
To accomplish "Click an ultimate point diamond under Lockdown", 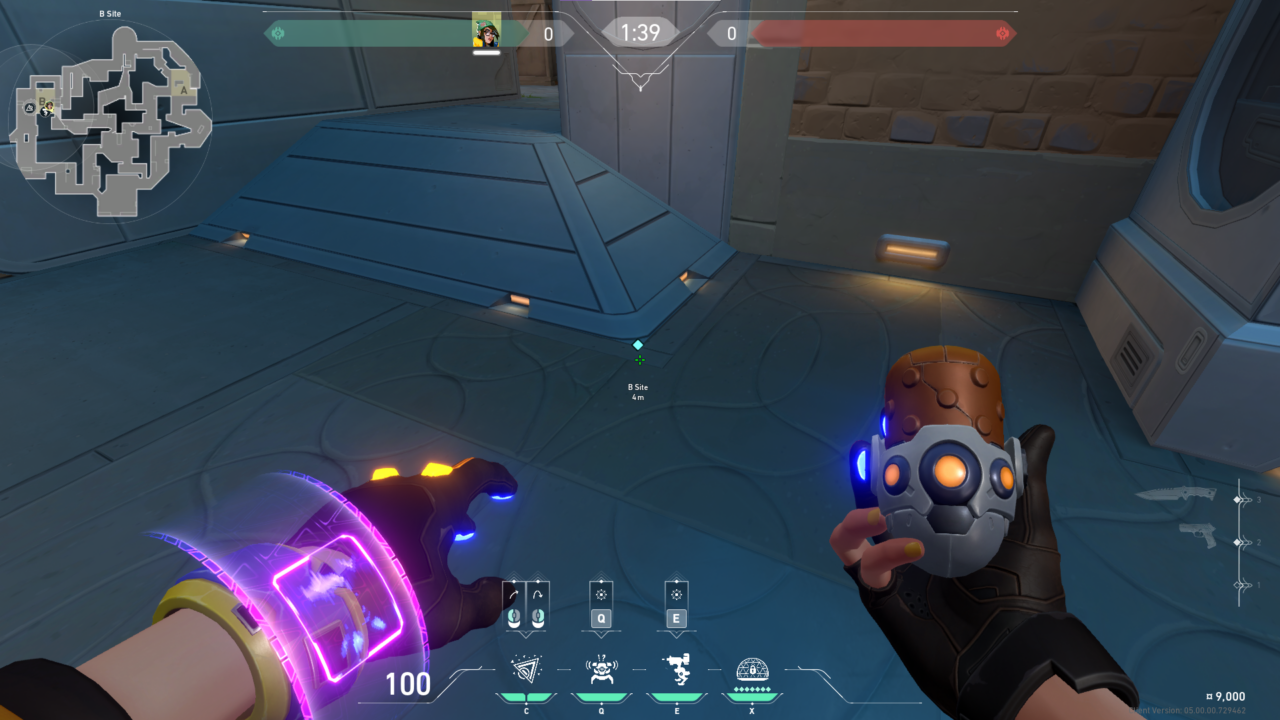I will coord(750,689).
